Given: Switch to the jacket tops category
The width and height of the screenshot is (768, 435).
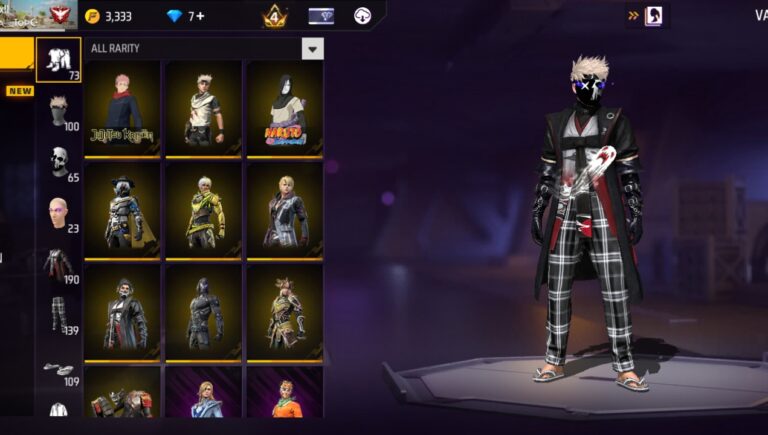Looking at the screenshot, I should pyautogui.click(x=58, y=264).
